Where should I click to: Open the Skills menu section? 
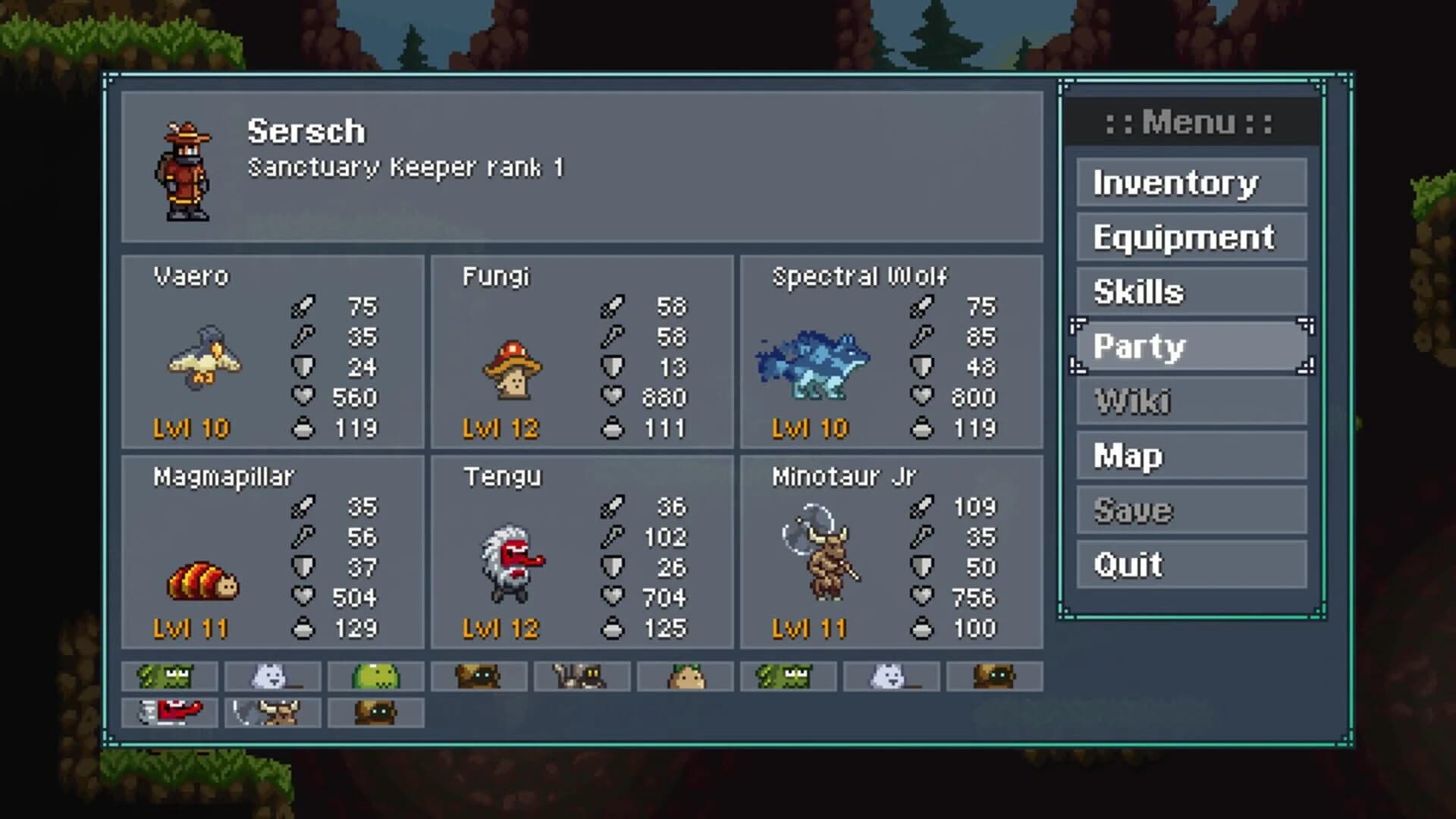click(x=1190, y=291)
